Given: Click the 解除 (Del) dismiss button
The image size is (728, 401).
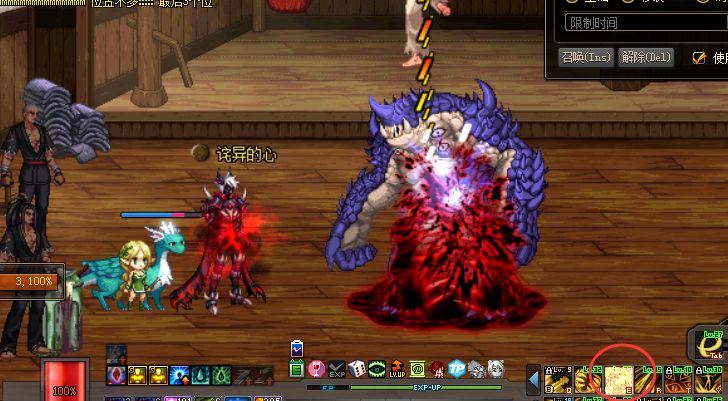Looking at the screenshot, I should point(645,57).
